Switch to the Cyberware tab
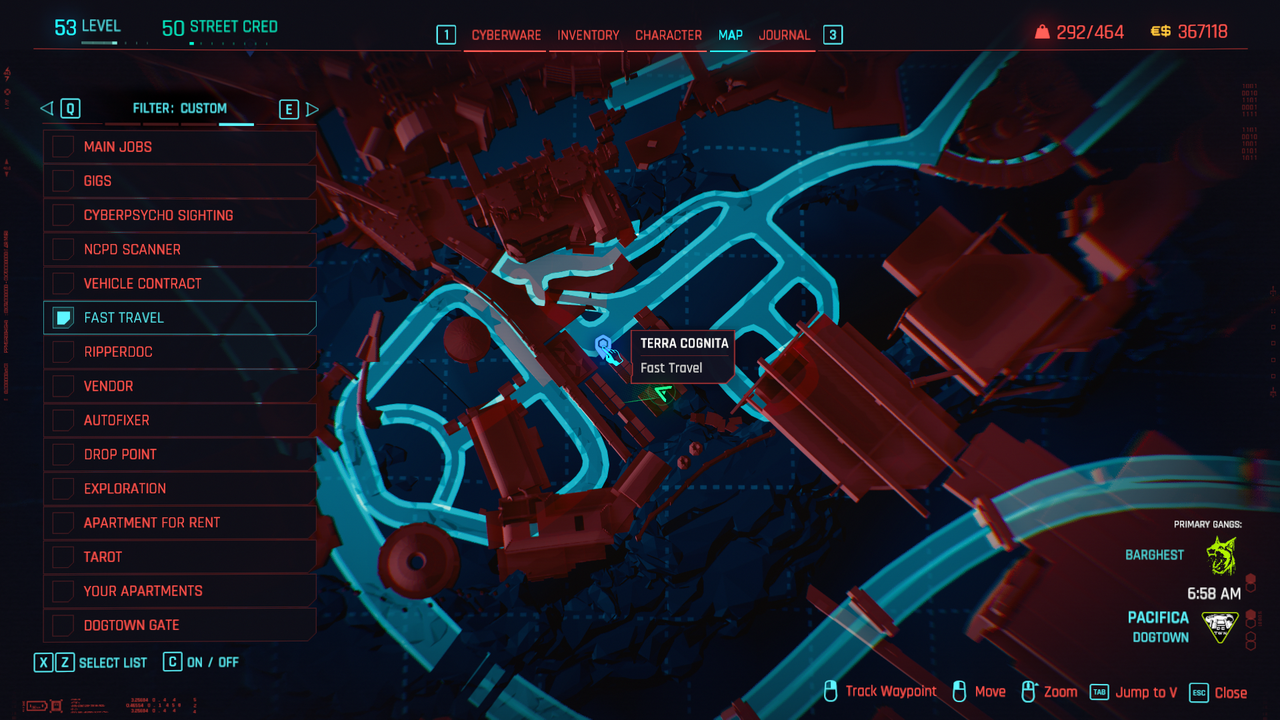 click(x=506, y=35)
